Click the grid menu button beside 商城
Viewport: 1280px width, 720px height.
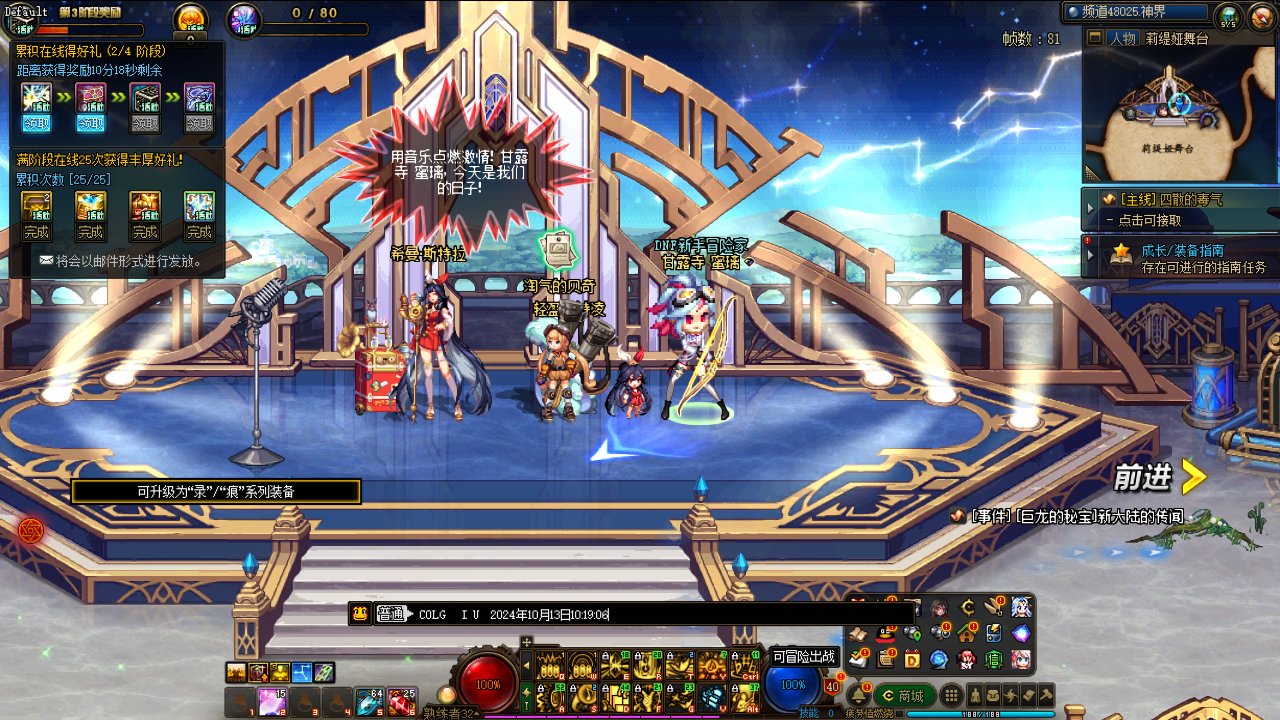point(951,696)
